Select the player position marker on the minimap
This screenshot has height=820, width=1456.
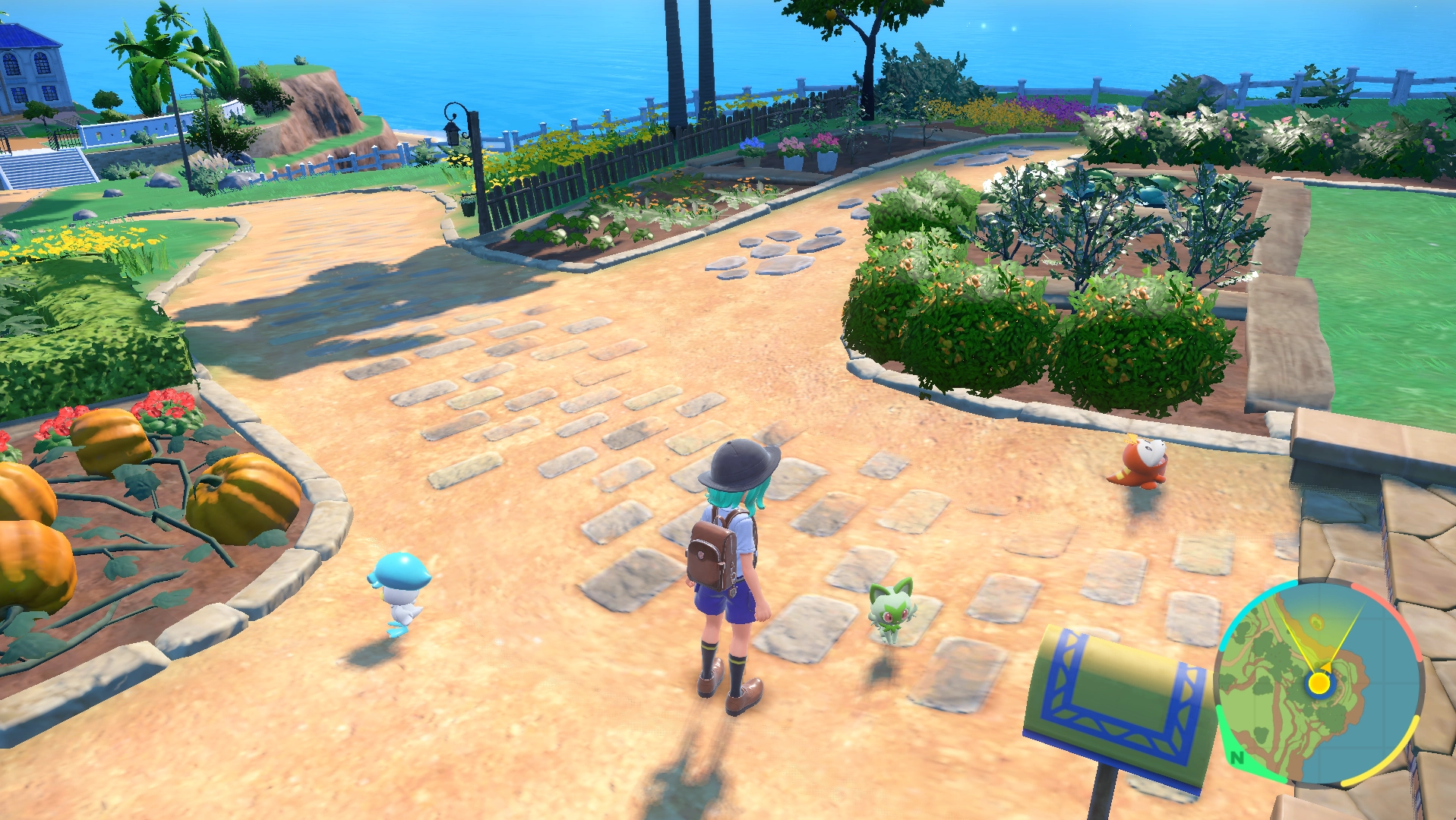(x=1319, y=684)
